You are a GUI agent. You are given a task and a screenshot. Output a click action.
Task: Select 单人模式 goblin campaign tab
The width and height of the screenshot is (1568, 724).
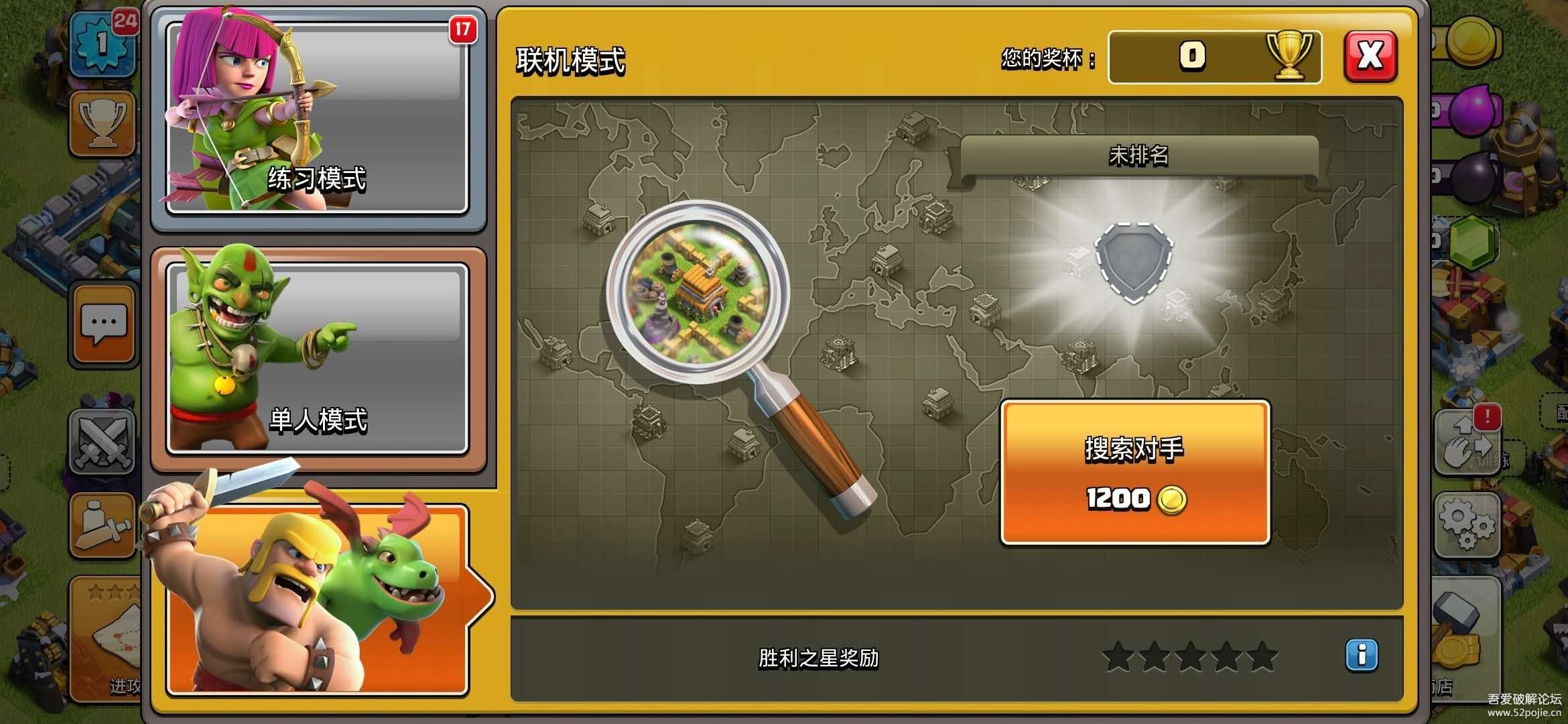click(318, 359)
